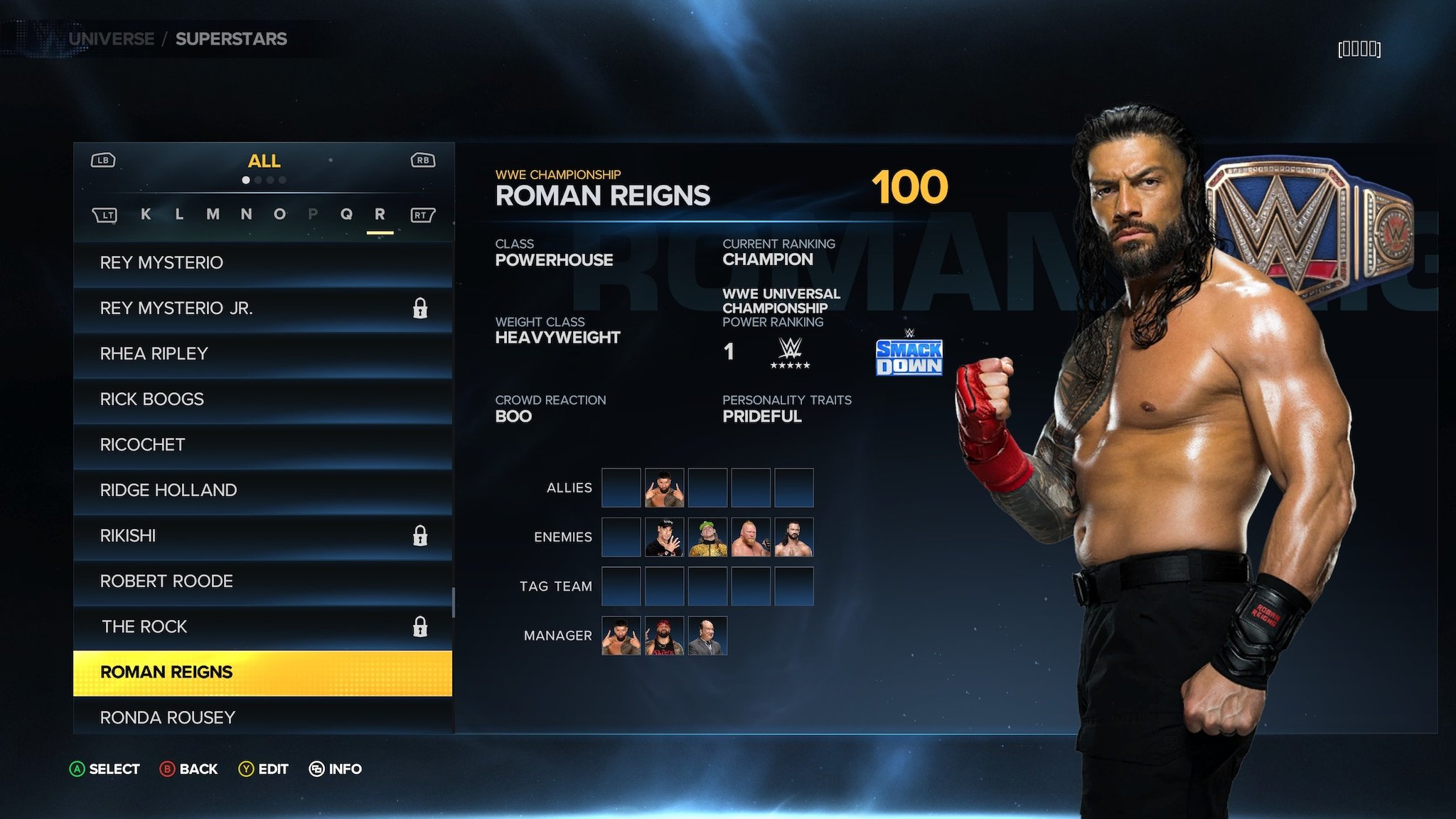This screenshot has width=1456, height=819.
Task: Choose Ronda Rousey at the list bottom
Action: 262,717
